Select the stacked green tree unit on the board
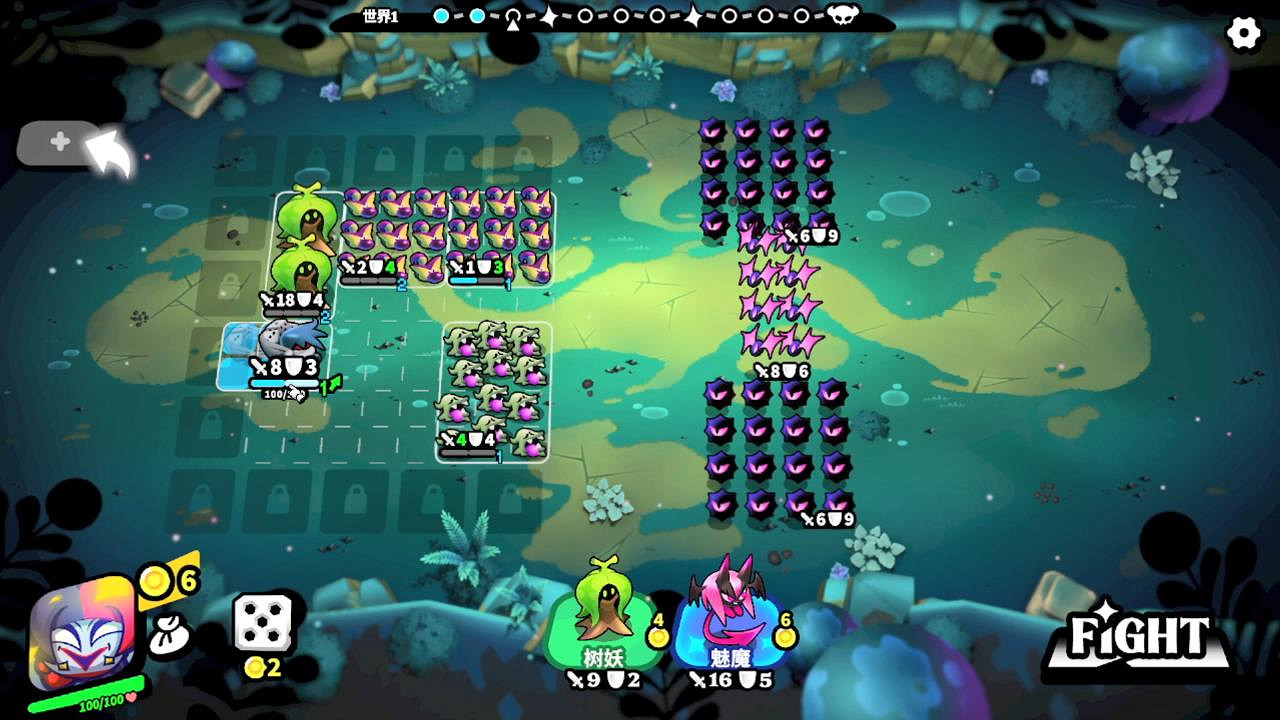Viewport: 1280px width, 720px height. 305,240
